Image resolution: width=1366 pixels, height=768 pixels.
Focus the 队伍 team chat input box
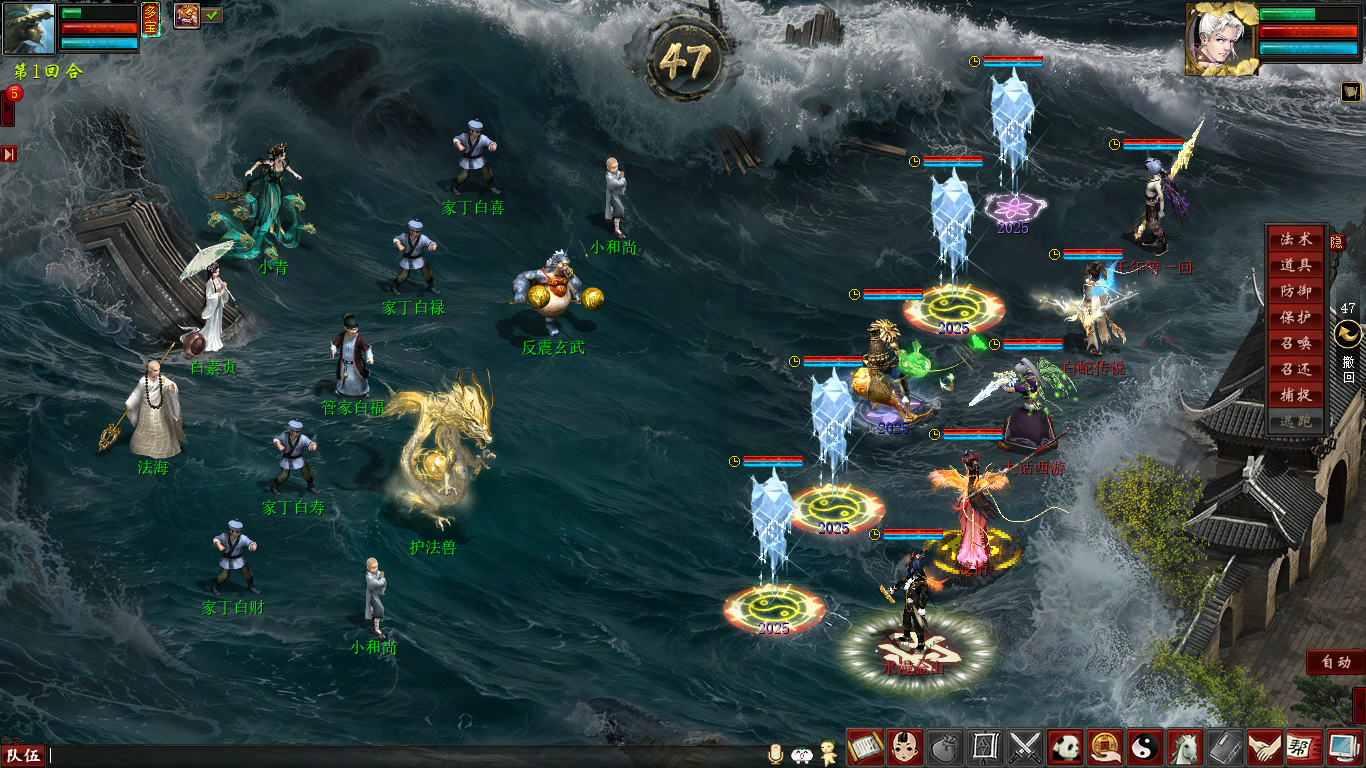(x=400, y=756)
